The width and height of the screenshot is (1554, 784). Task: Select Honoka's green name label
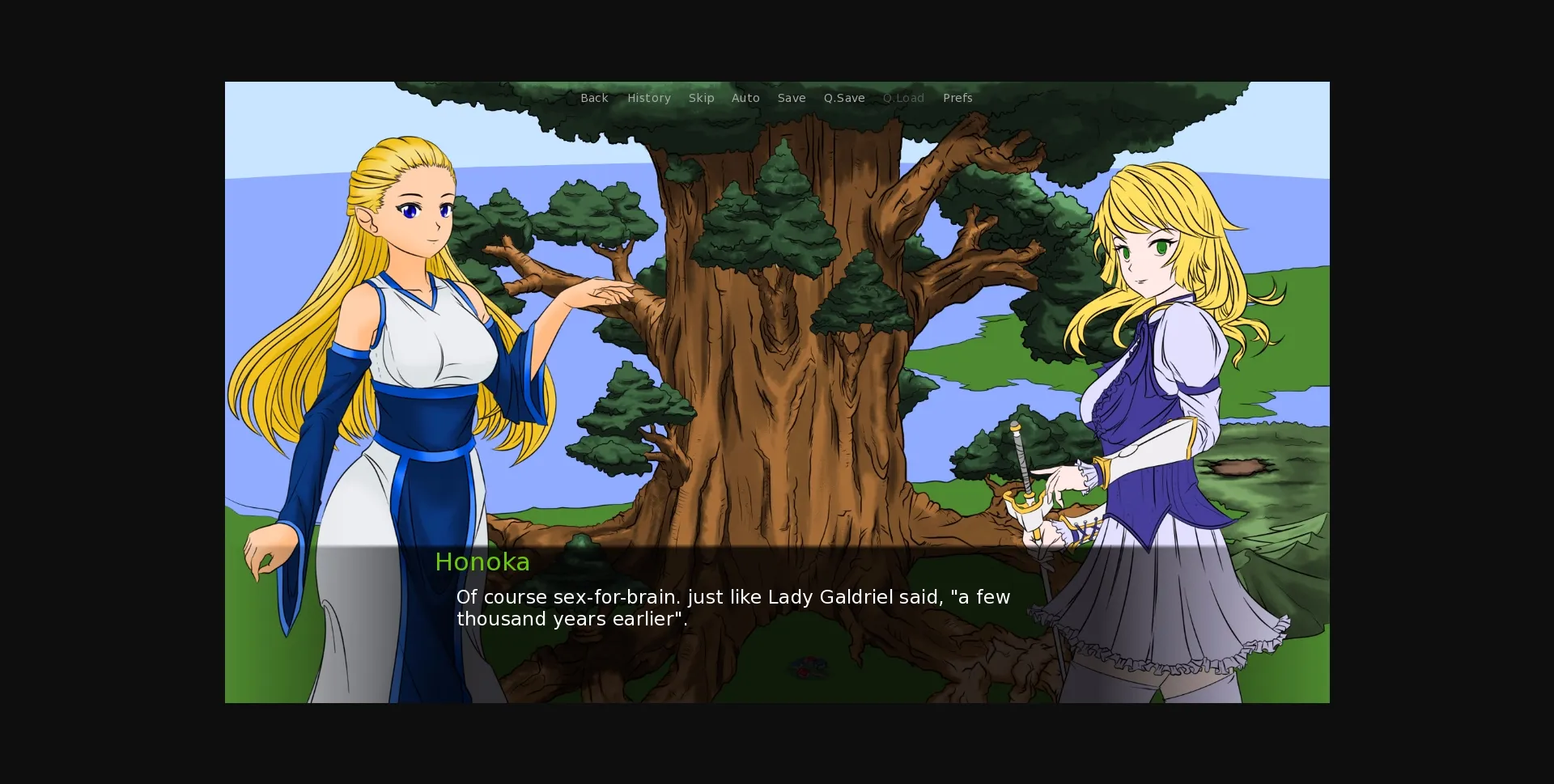point(482,562)
